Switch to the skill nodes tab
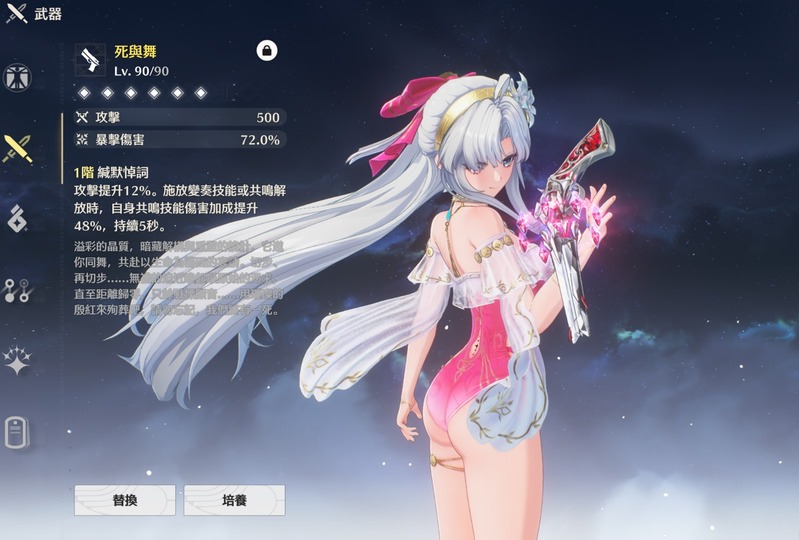Screen dimensions: 799x540 point(18,290)
